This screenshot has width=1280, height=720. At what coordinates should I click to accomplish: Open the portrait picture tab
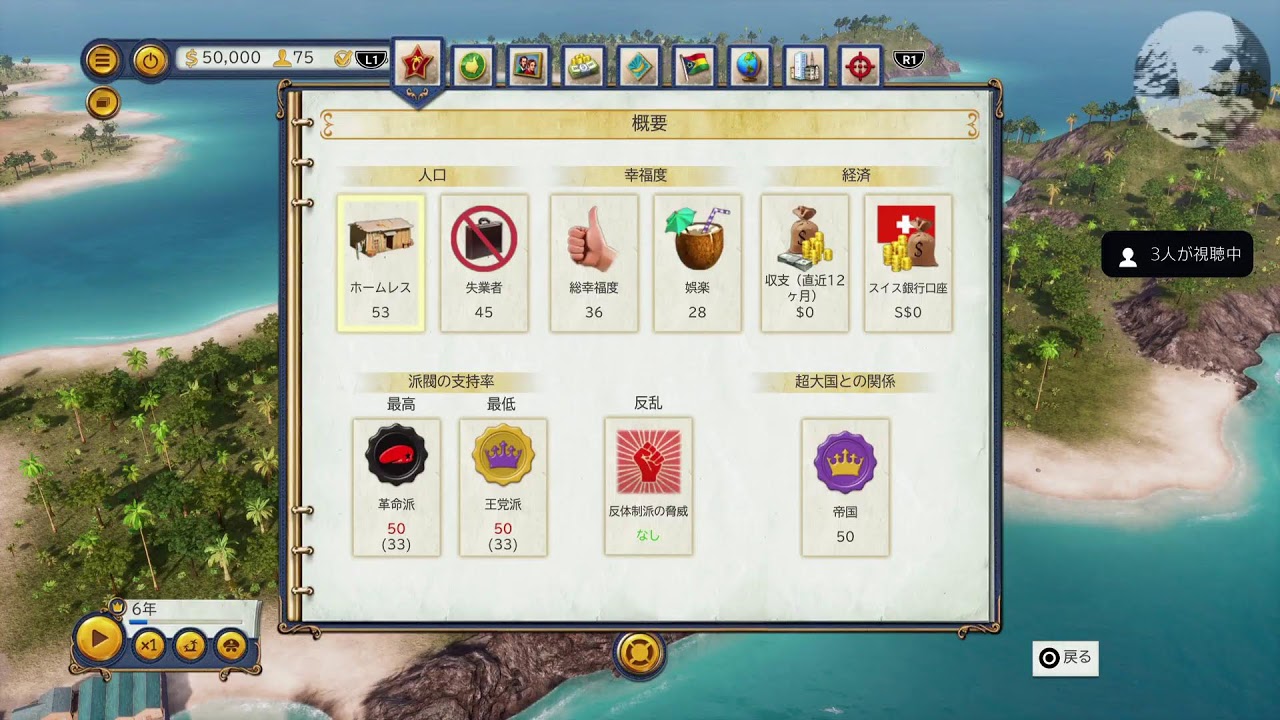[527, 66]
